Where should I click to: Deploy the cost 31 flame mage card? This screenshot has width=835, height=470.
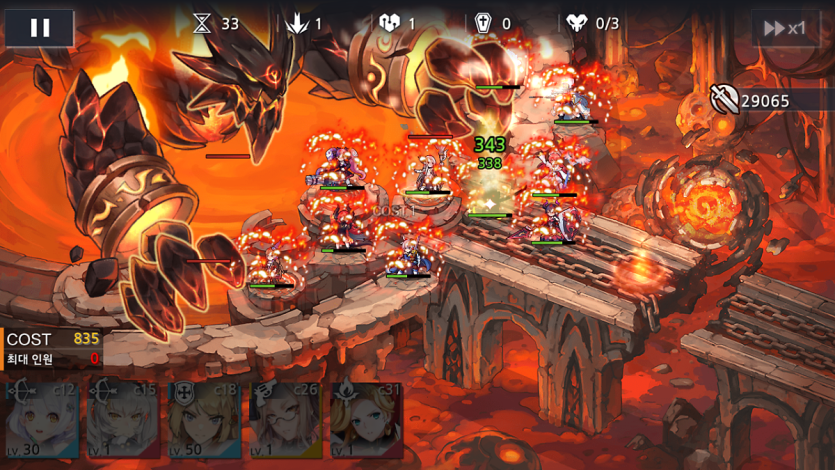(366, 420)
